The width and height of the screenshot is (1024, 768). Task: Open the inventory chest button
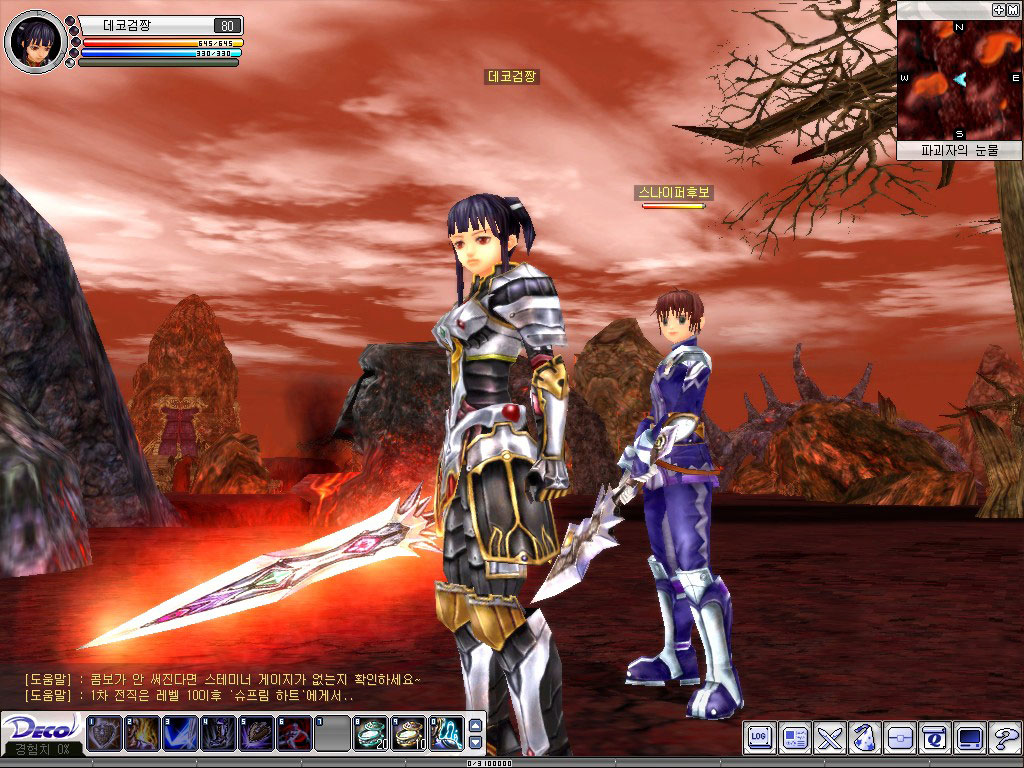(899, 739)
